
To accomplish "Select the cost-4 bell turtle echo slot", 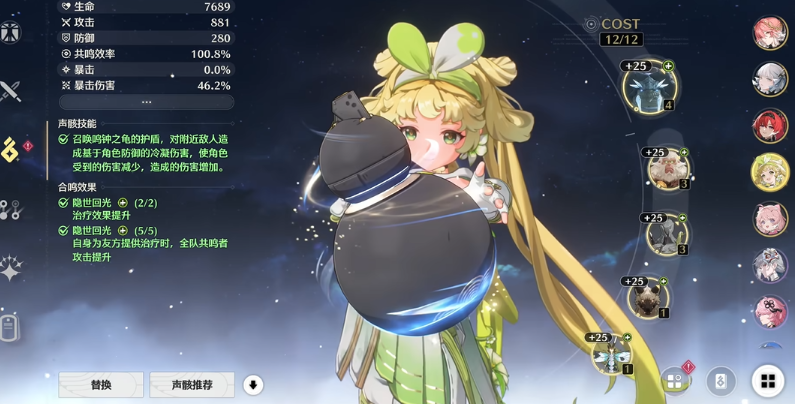I will click(x=649, y=87).
